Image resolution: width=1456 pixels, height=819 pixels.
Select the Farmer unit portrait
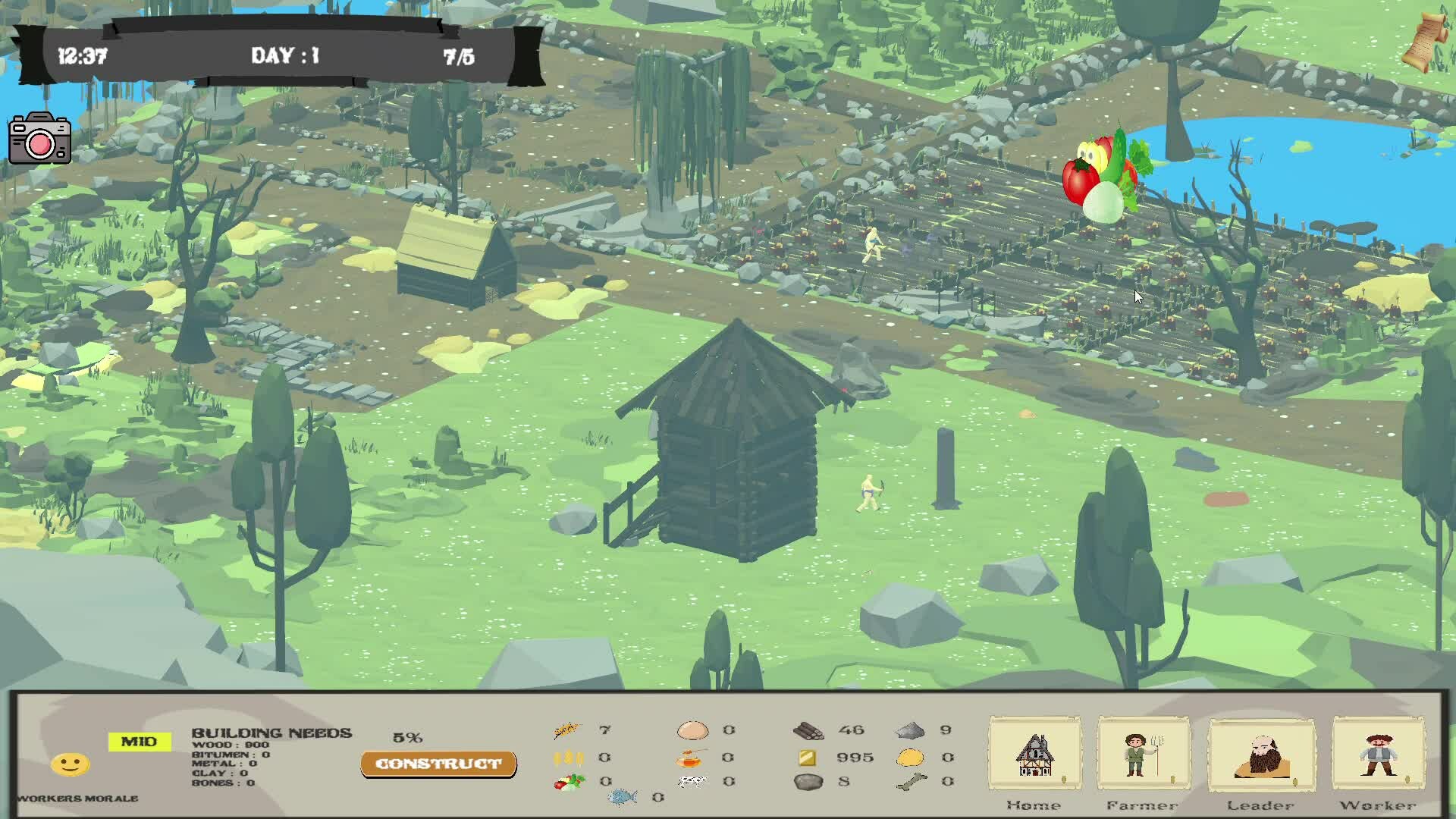[1143, 755]
